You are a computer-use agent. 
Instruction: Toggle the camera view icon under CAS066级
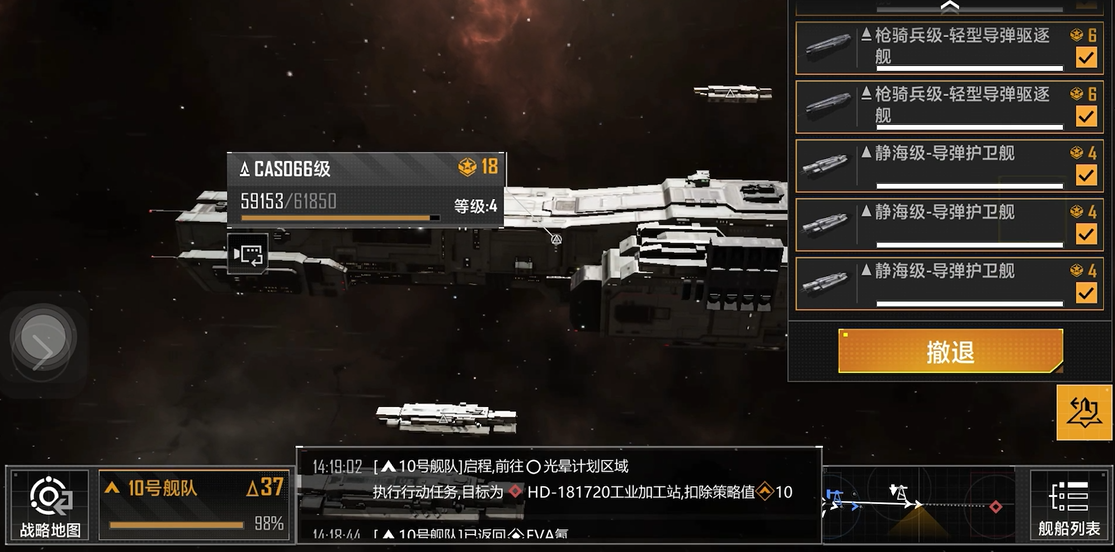[x=247, y=255]
